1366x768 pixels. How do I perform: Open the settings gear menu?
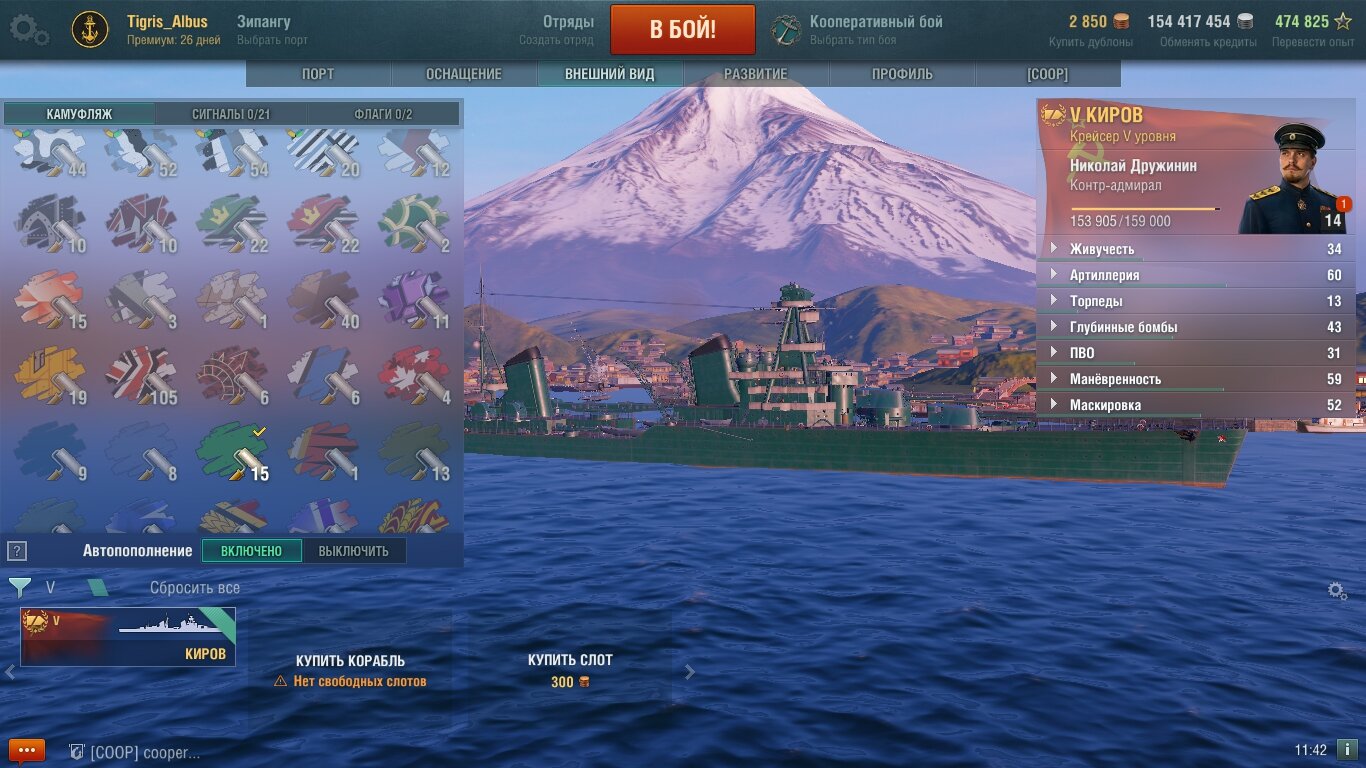click(28, 29)
